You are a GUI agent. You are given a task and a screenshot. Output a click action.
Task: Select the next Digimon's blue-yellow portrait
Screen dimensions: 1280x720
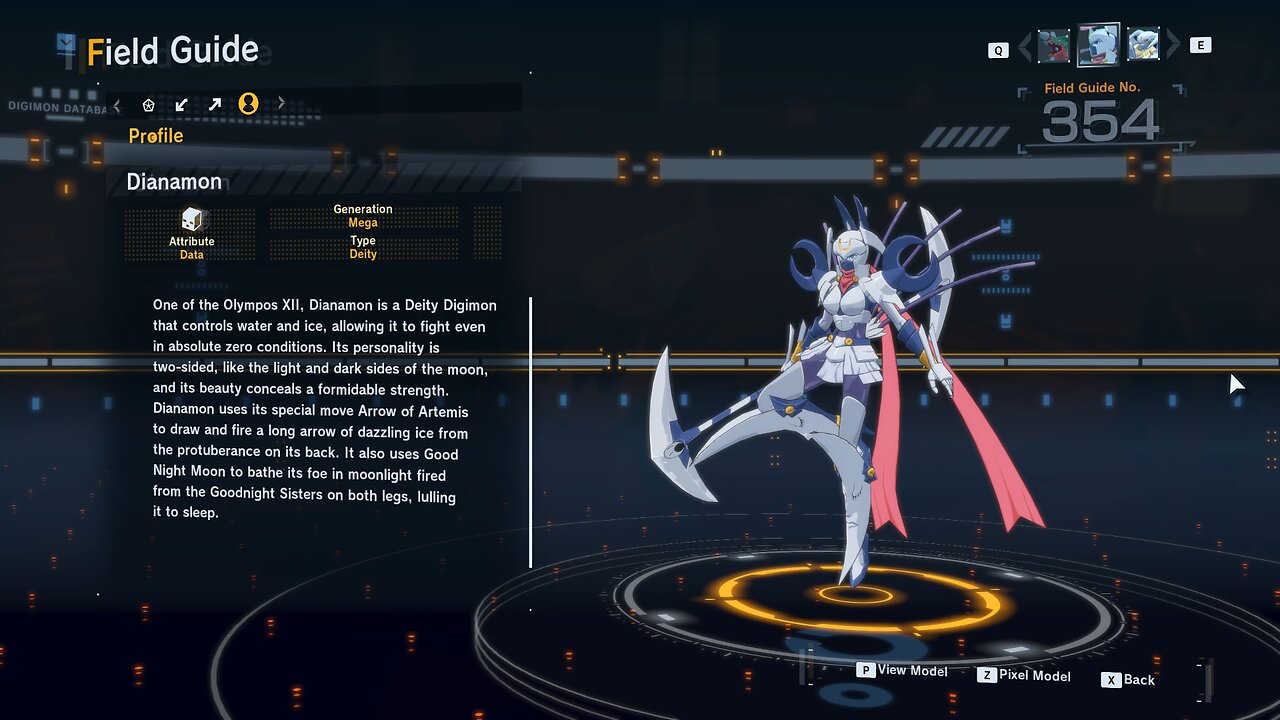pyautogui.click(x=1143, y=45)
